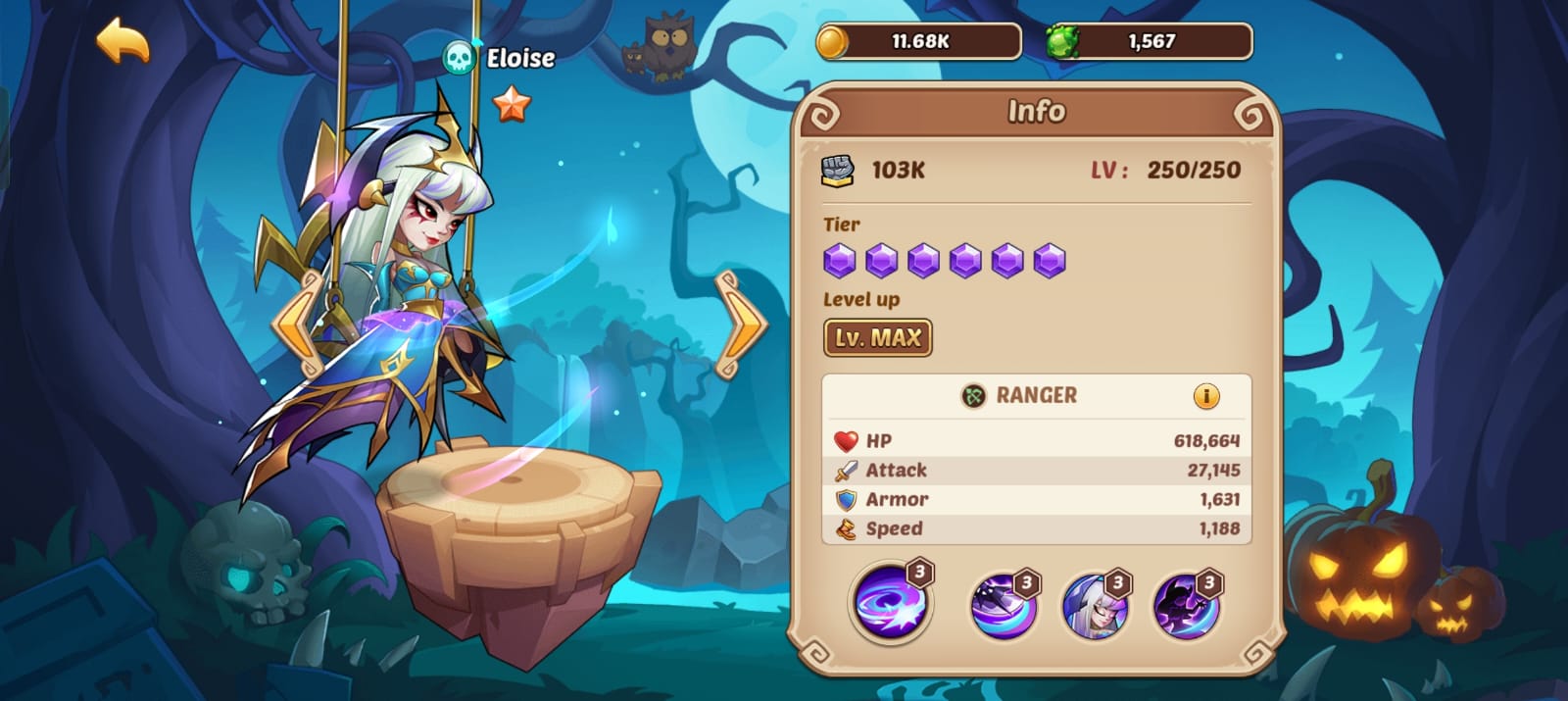Tap the skull faction icon beside Eloise
The image size is (1568, 701).
tap(459, 59)
